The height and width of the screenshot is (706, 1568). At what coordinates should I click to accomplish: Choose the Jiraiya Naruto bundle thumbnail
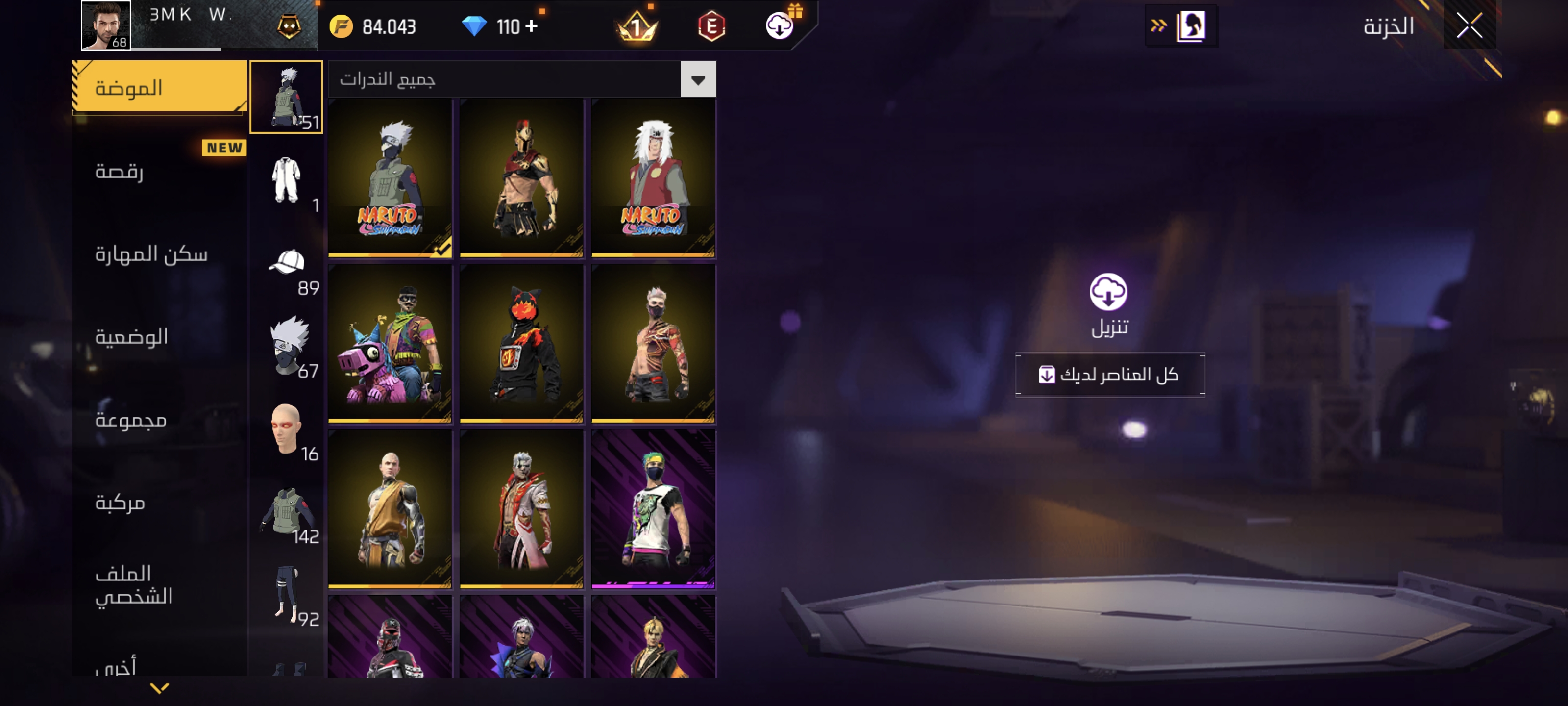pyautogui.click(x=653, y=178)
